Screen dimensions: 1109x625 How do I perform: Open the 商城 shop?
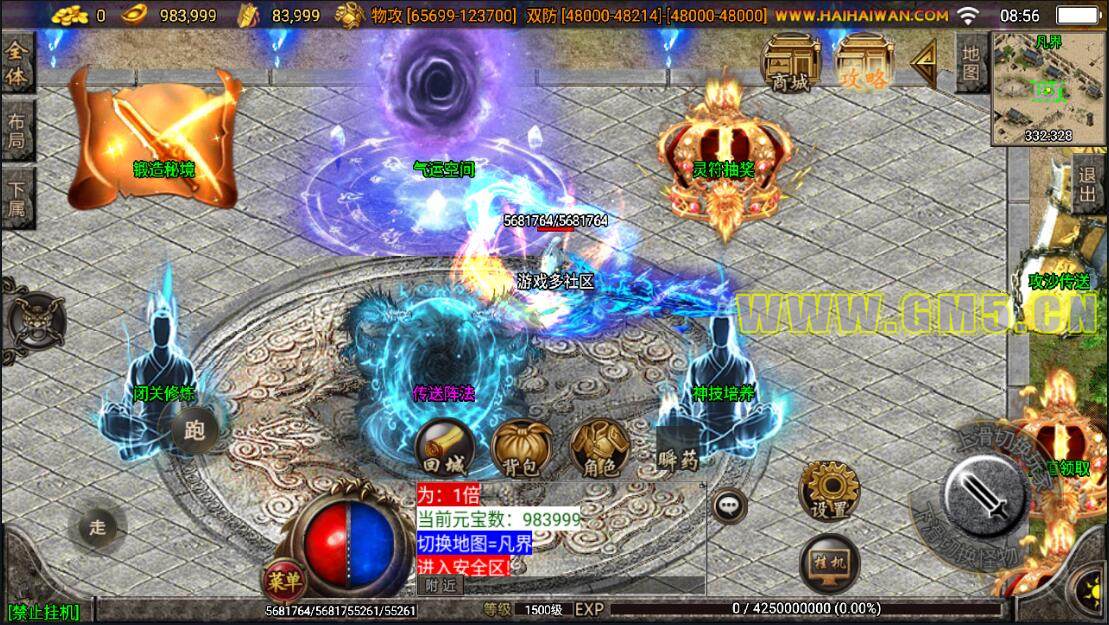(x=791, y=65)
